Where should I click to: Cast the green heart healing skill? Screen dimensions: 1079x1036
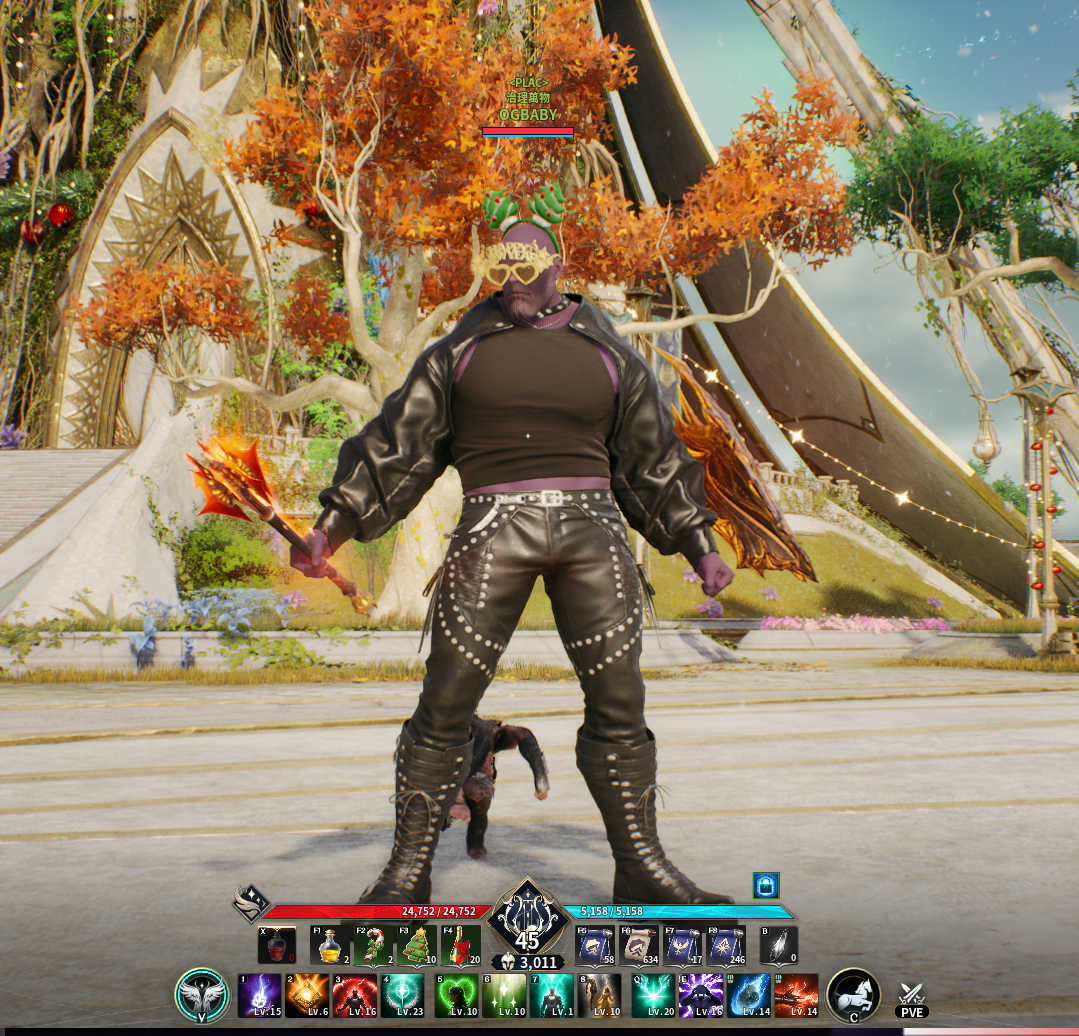coord(456,995)
